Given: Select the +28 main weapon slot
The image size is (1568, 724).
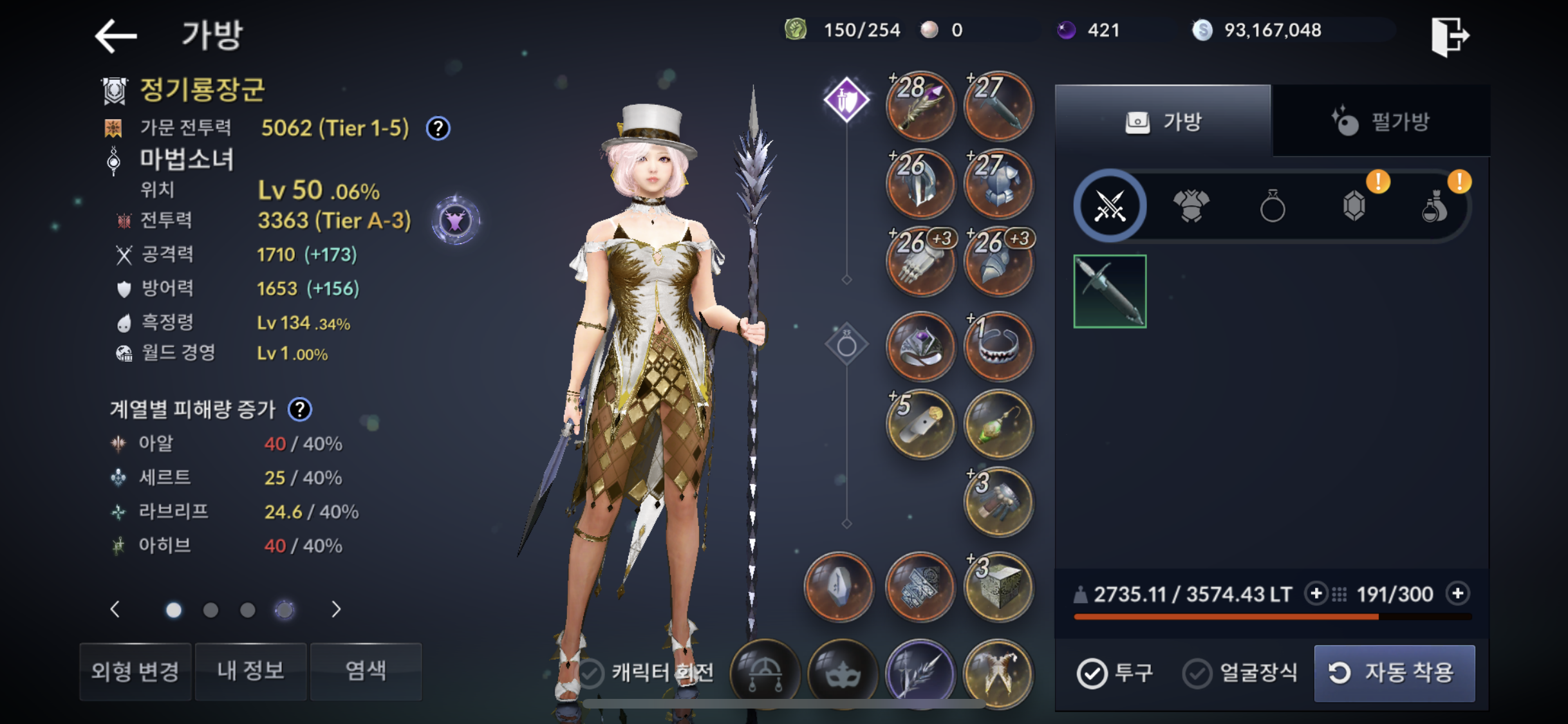Looking at the screenshot, I should click(x=920, y=106).
